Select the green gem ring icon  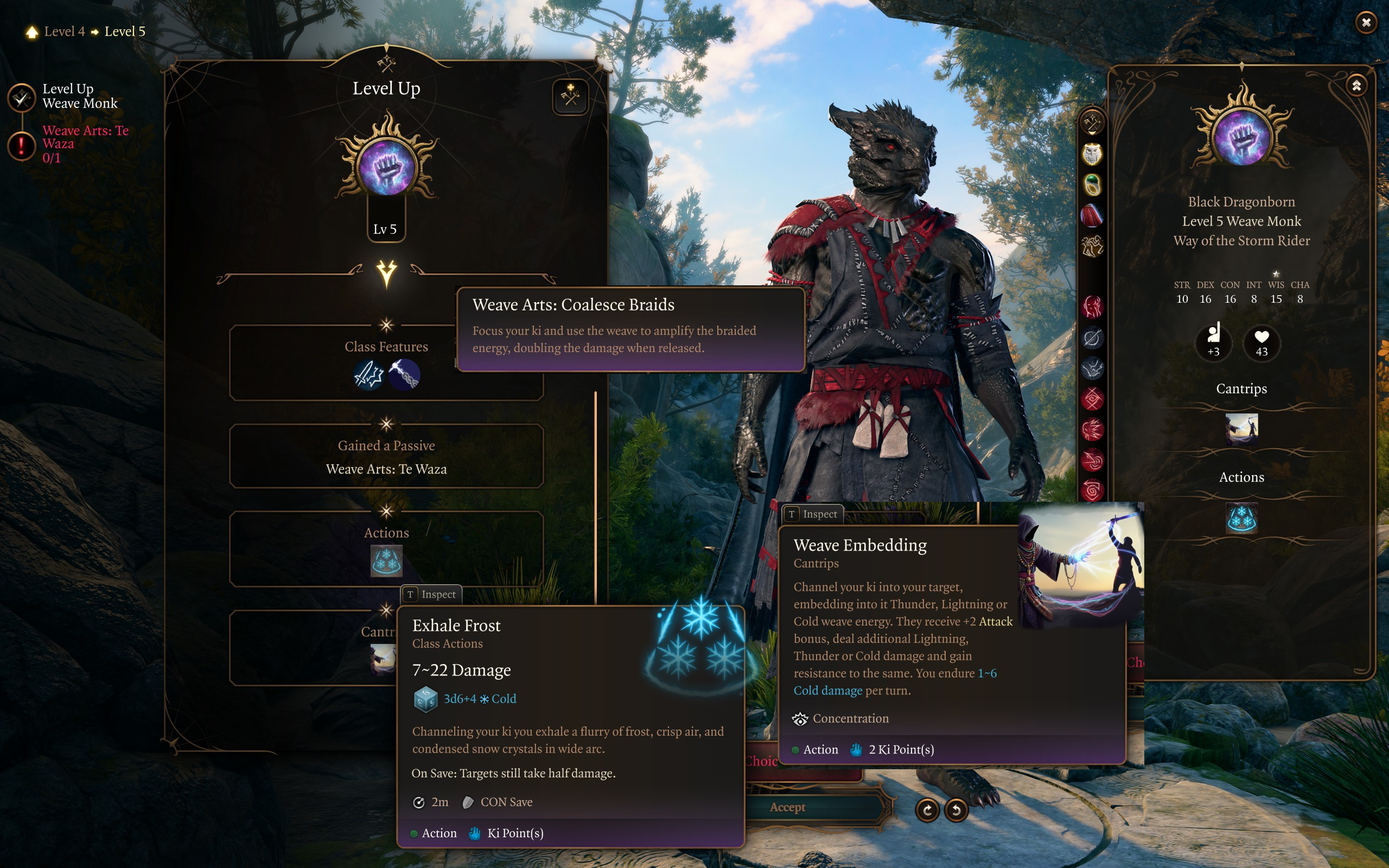1092,185
